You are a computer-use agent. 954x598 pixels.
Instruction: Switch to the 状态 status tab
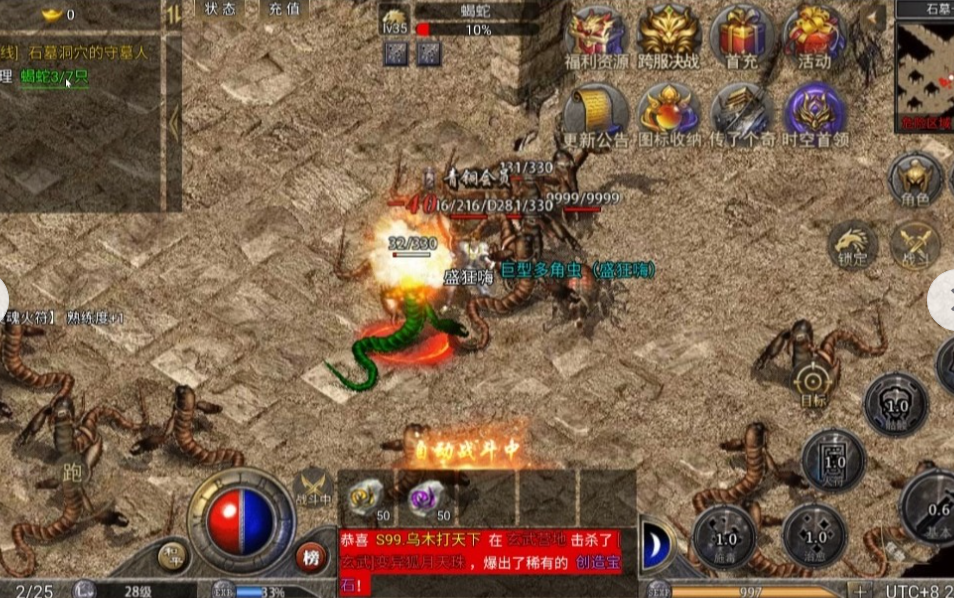(220, 9)
